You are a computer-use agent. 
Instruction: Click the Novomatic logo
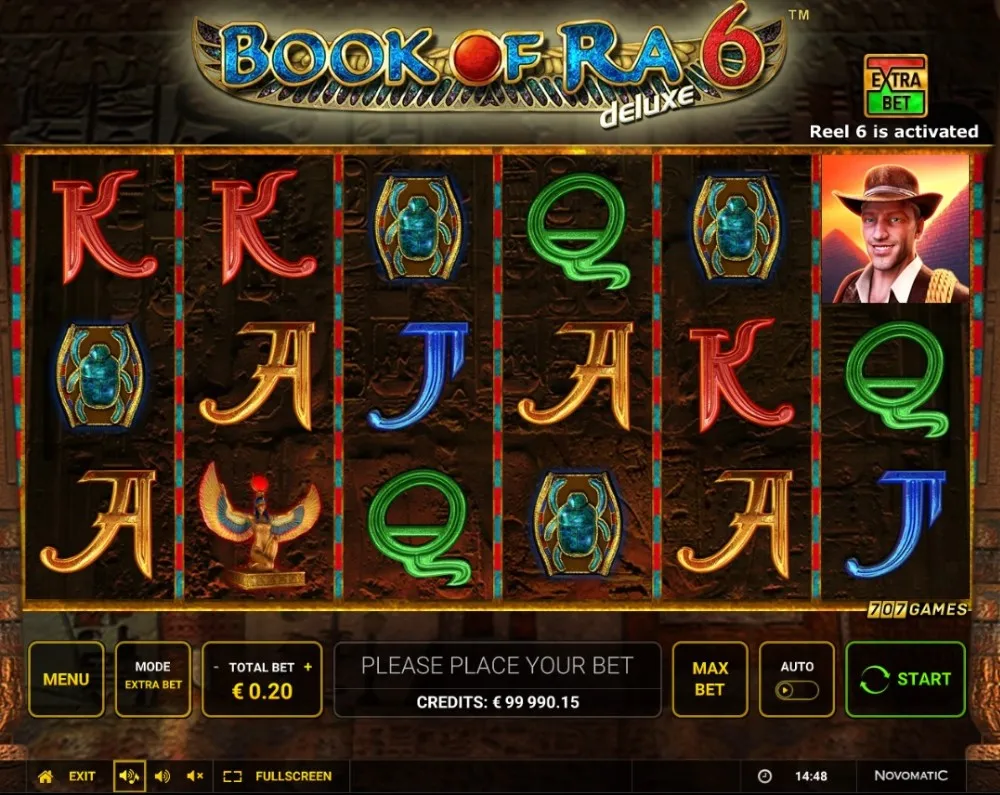(x=909, y=776)
